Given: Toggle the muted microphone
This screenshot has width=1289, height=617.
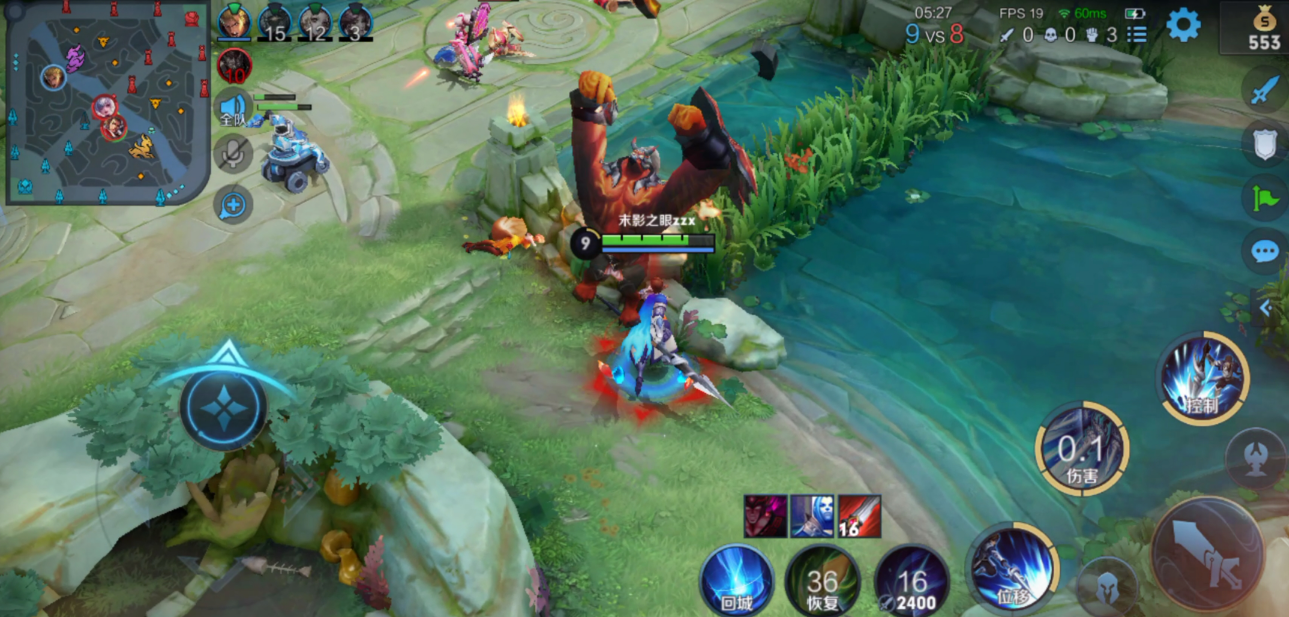Looking at the screenshot, I should (233, 153).
